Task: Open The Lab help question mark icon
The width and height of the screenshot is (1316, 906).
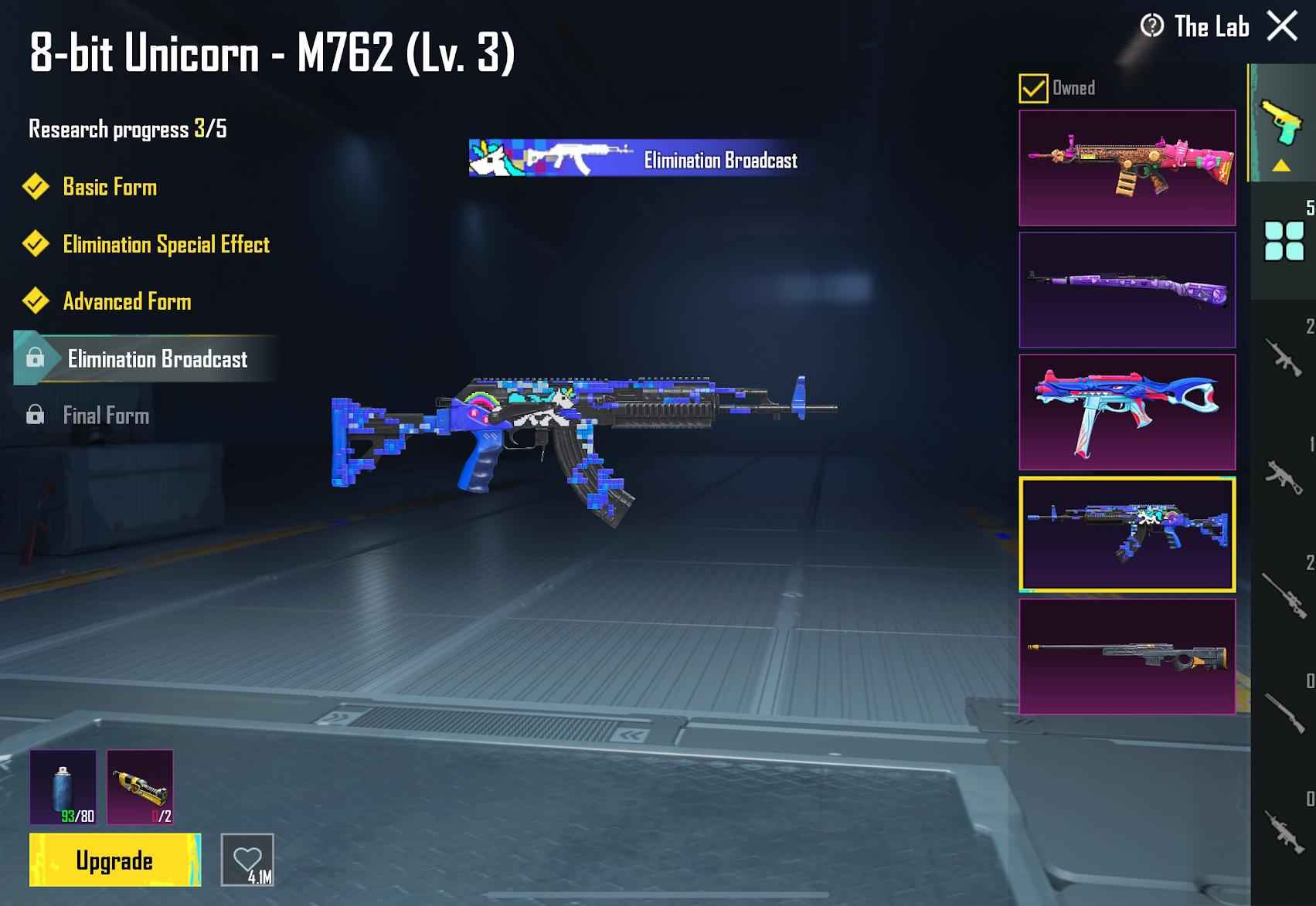Action: pos(1151,26)
